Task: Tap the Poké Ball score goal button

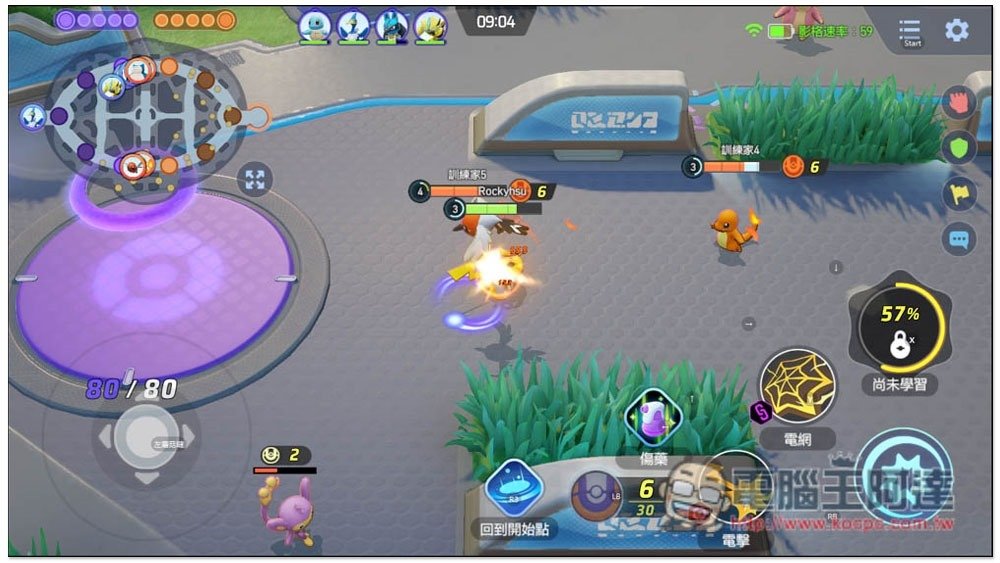Action: [x=598, y=495]
